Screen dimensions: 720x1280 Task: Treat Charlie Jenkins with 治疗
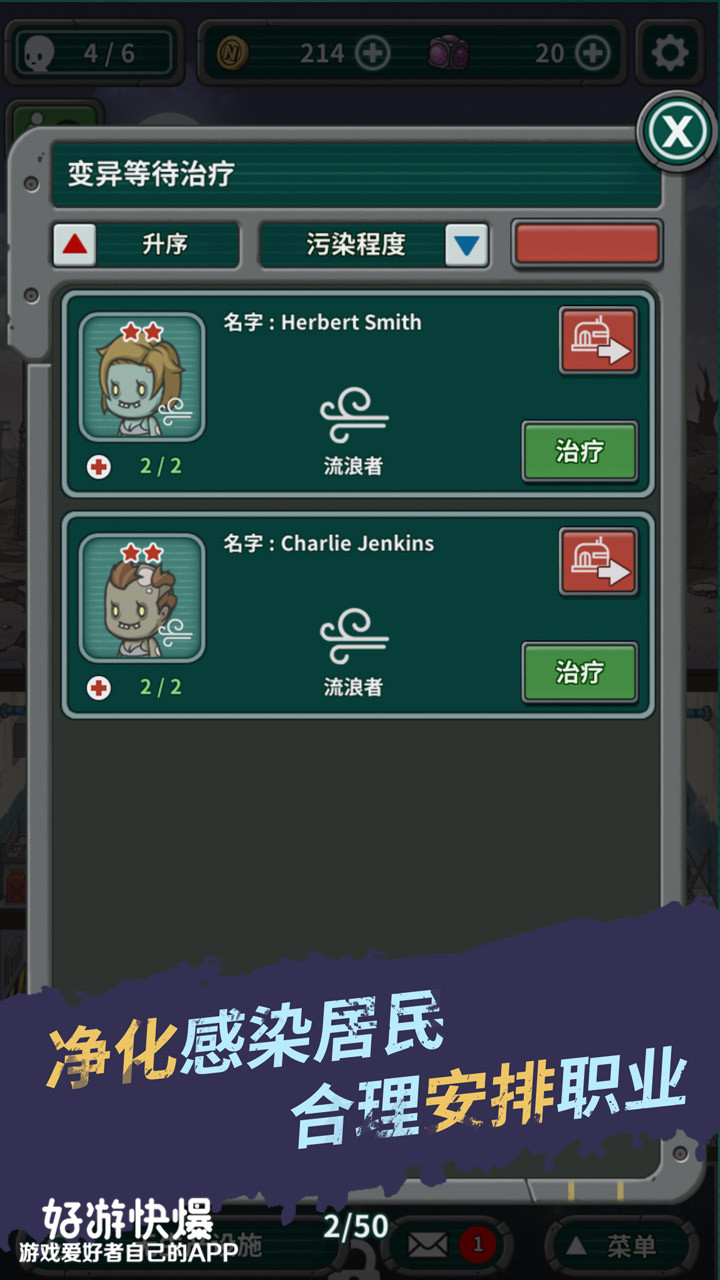click(579, 672)
